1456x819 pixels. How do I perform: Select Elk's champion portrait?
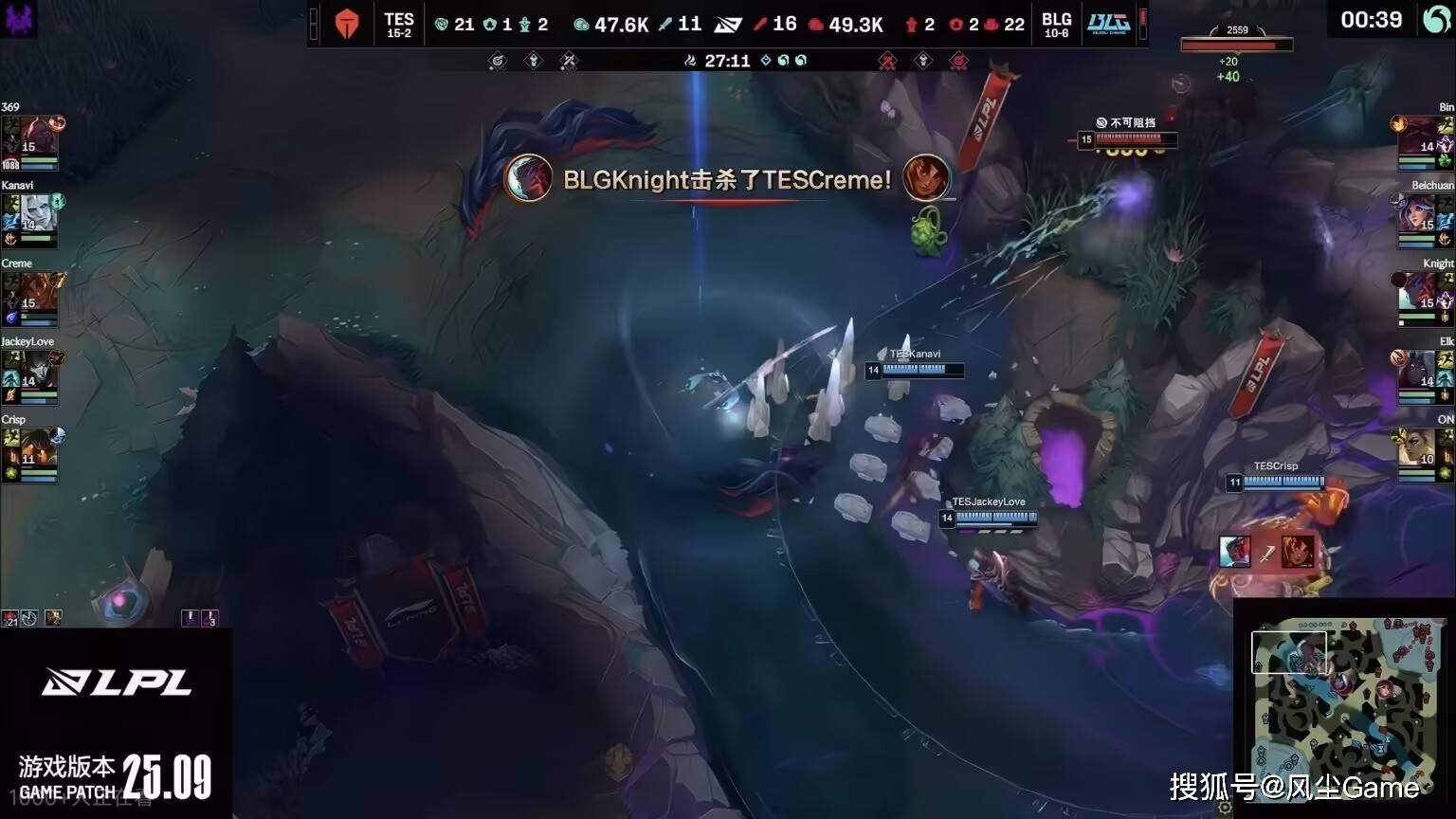coord(1418,373)
